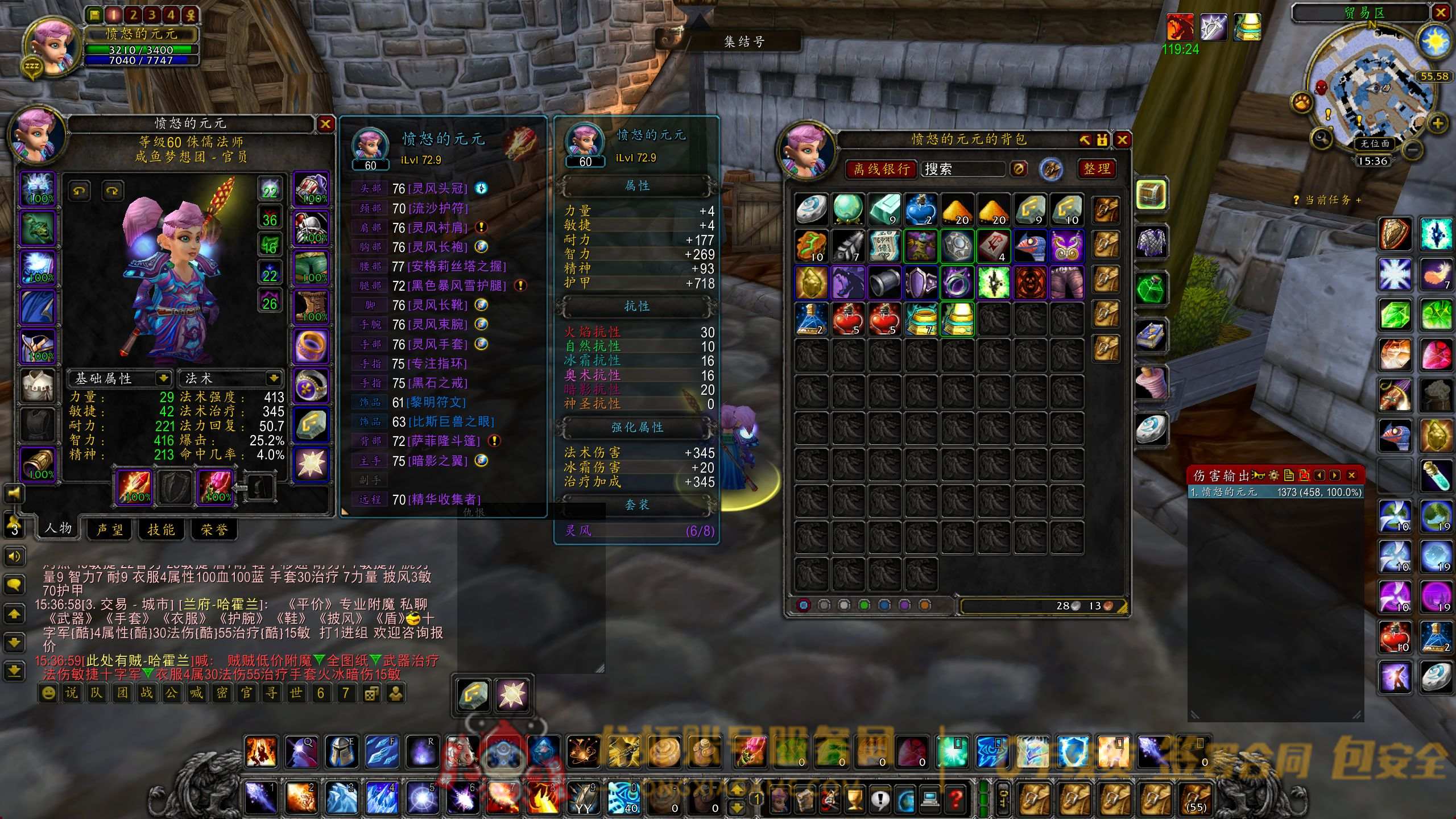Click the 暗影之翼 main-hand item link

(x=437, y=461)
